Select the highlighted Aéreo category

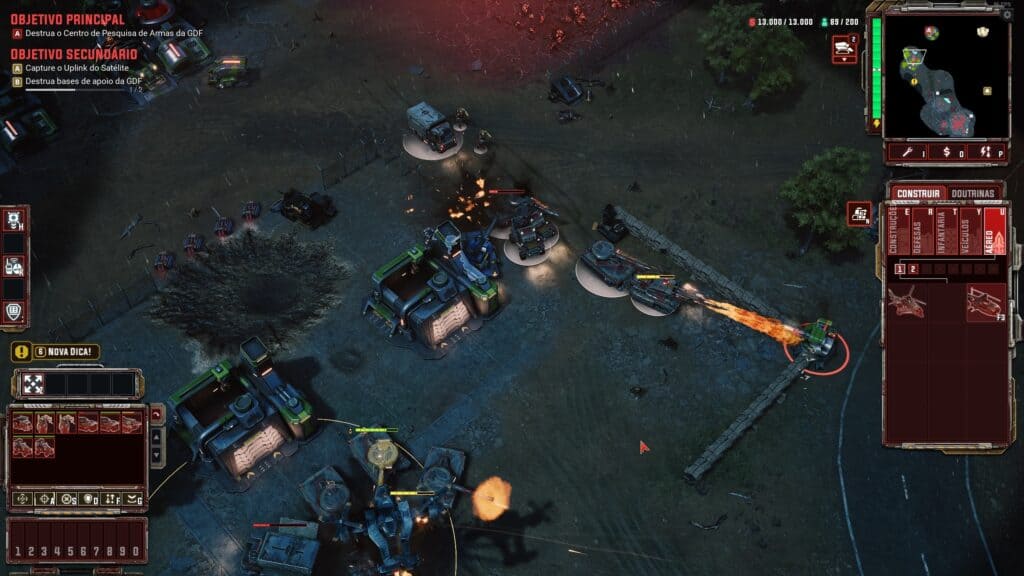(x=993, y=231)
